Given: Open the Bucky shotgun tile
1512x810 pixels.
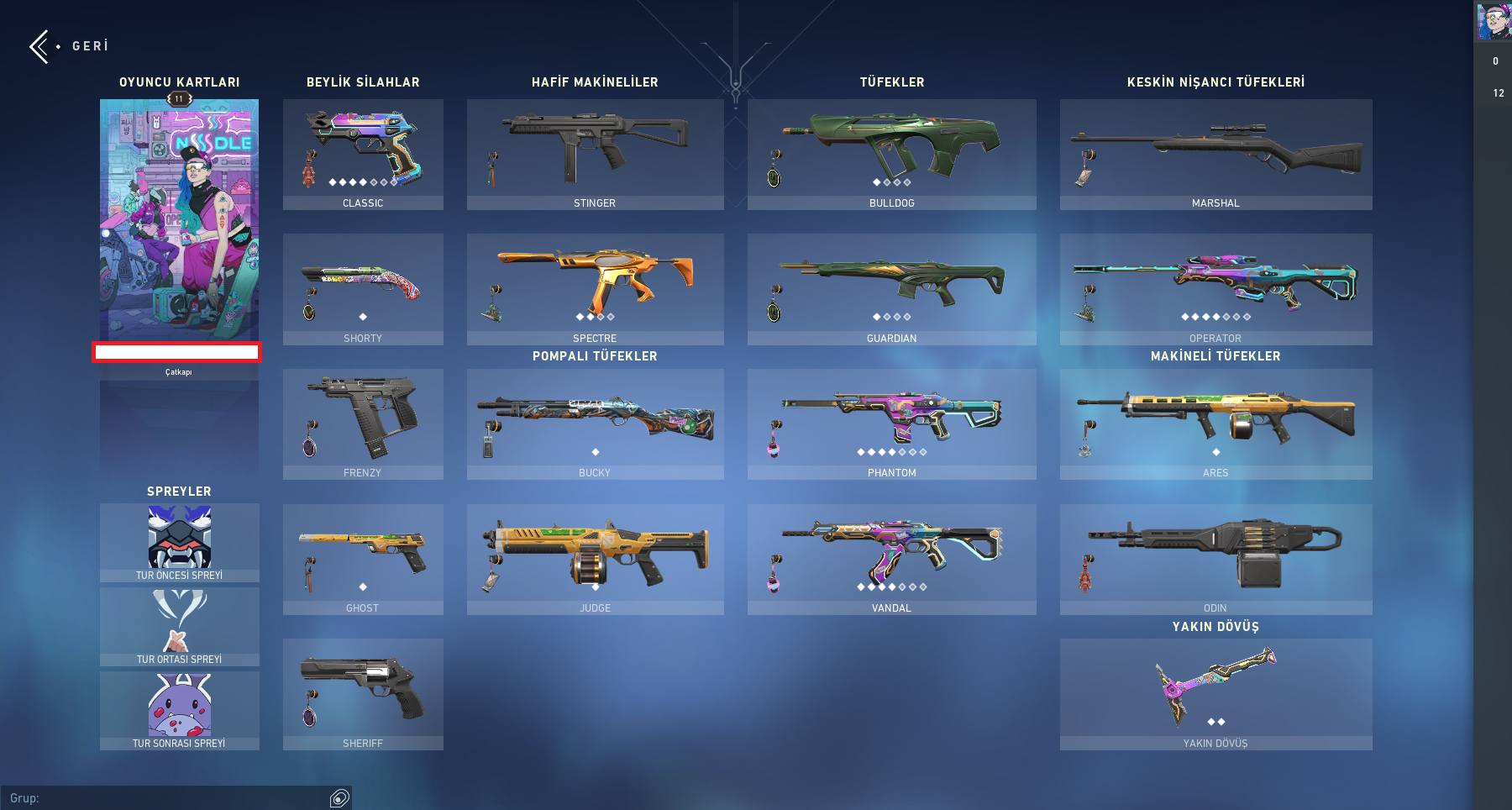Looking at the screenshot, I should coord(595,423).
